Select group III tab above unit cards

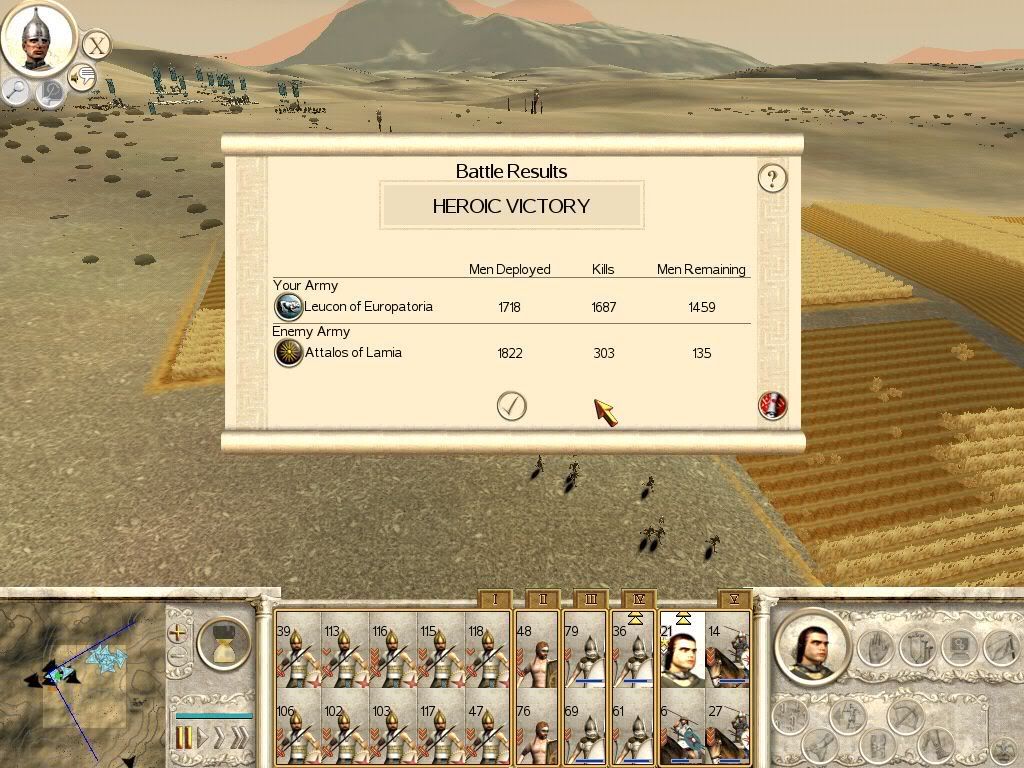(591, 600)
